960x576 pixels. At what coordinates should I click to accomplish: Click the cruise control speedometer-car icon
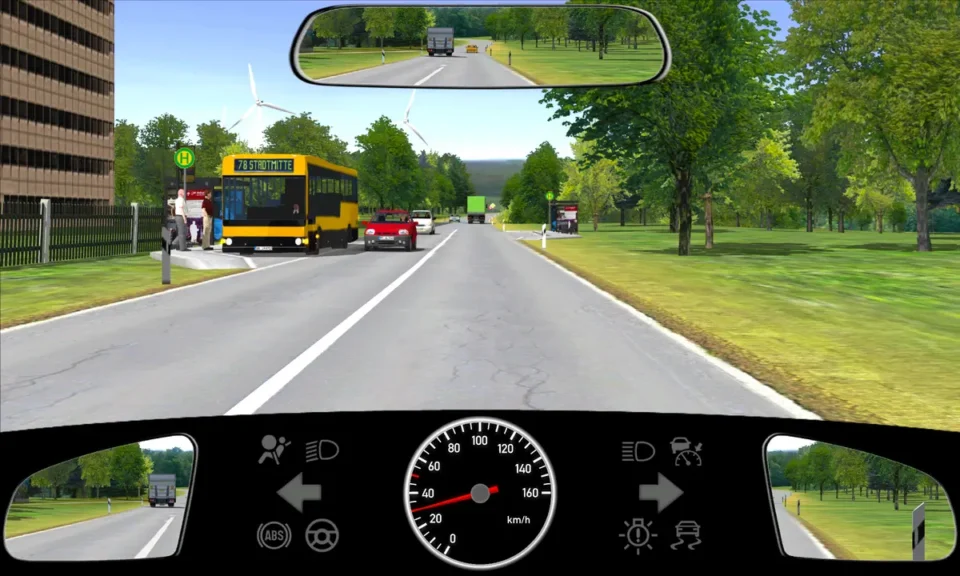686,451
